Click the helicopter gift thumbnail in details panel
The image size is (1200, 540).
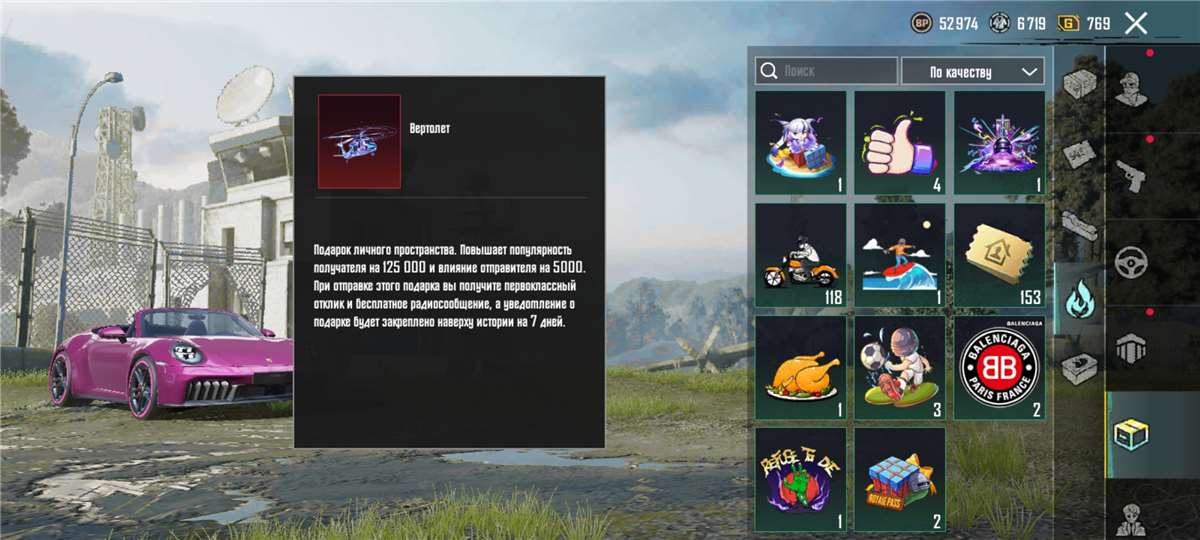point(359,141)
